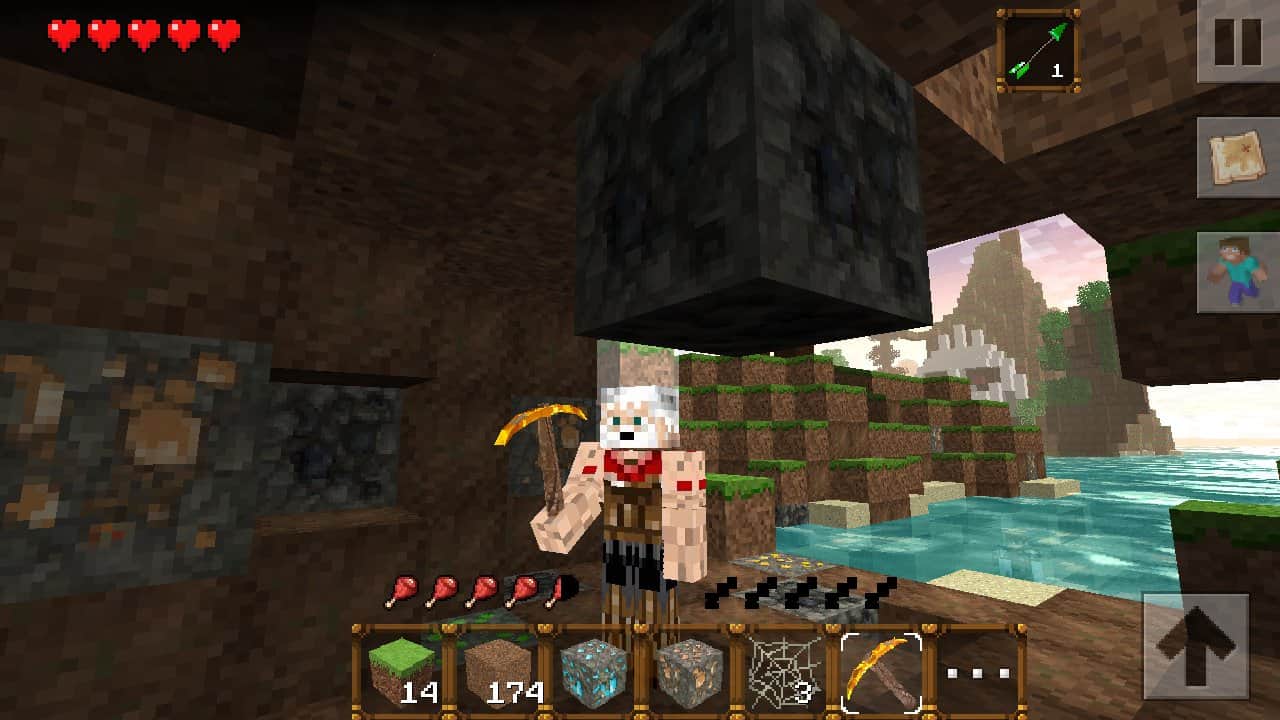
Task: Open the full inventory with three dots
Action: tap(976, 672)
